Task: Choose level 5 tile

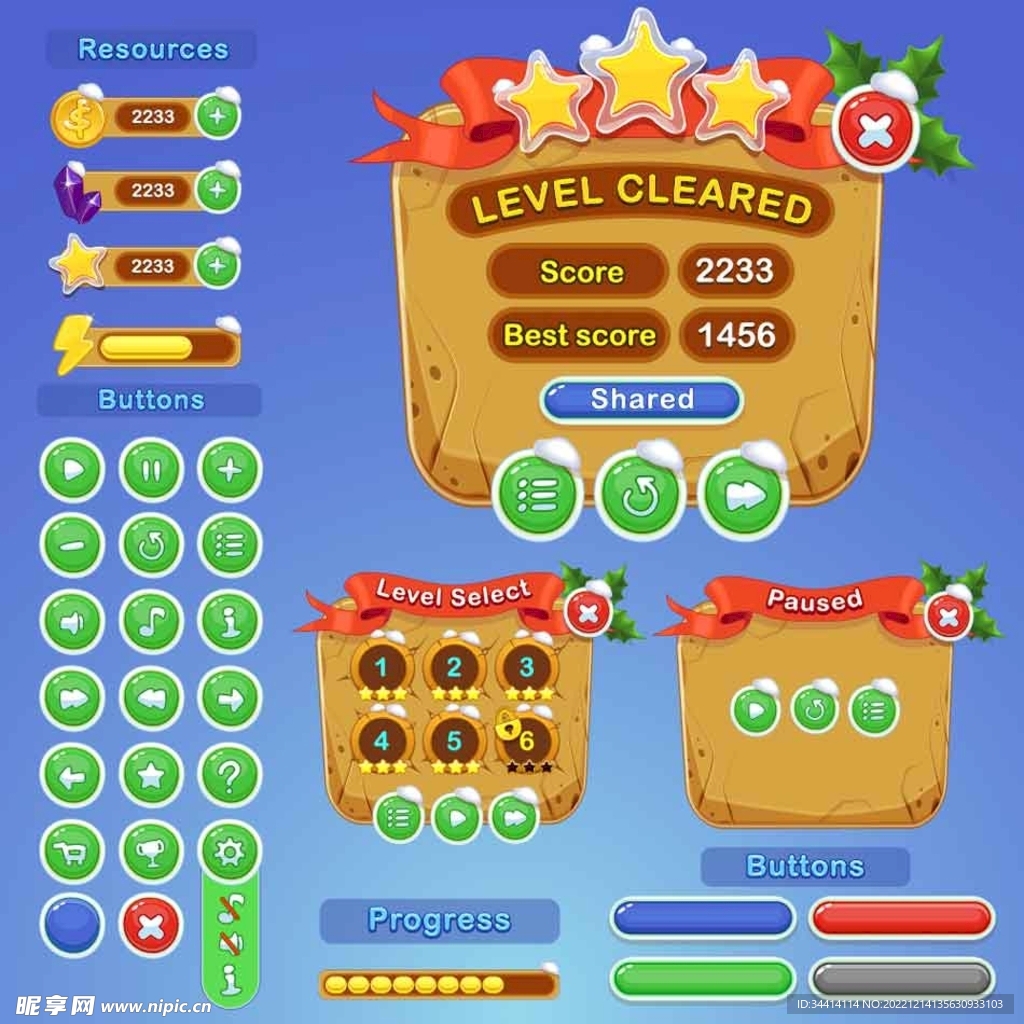Action: click(x=454, y=741)
